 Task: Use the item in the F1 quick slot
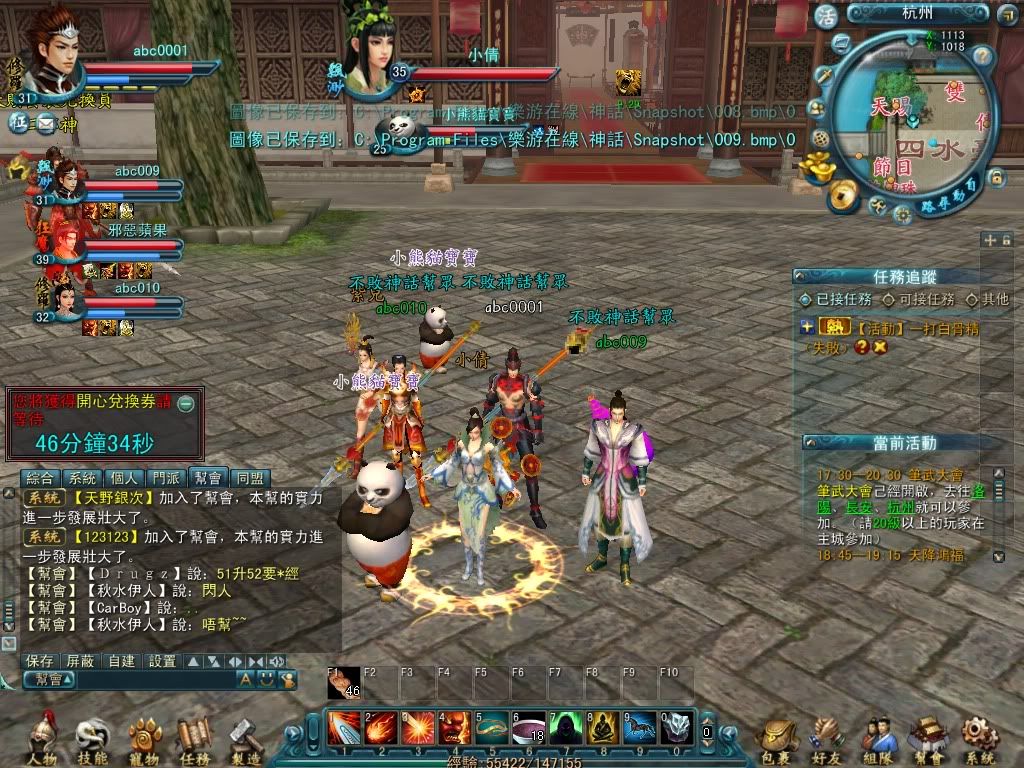[x=344, y=684]
